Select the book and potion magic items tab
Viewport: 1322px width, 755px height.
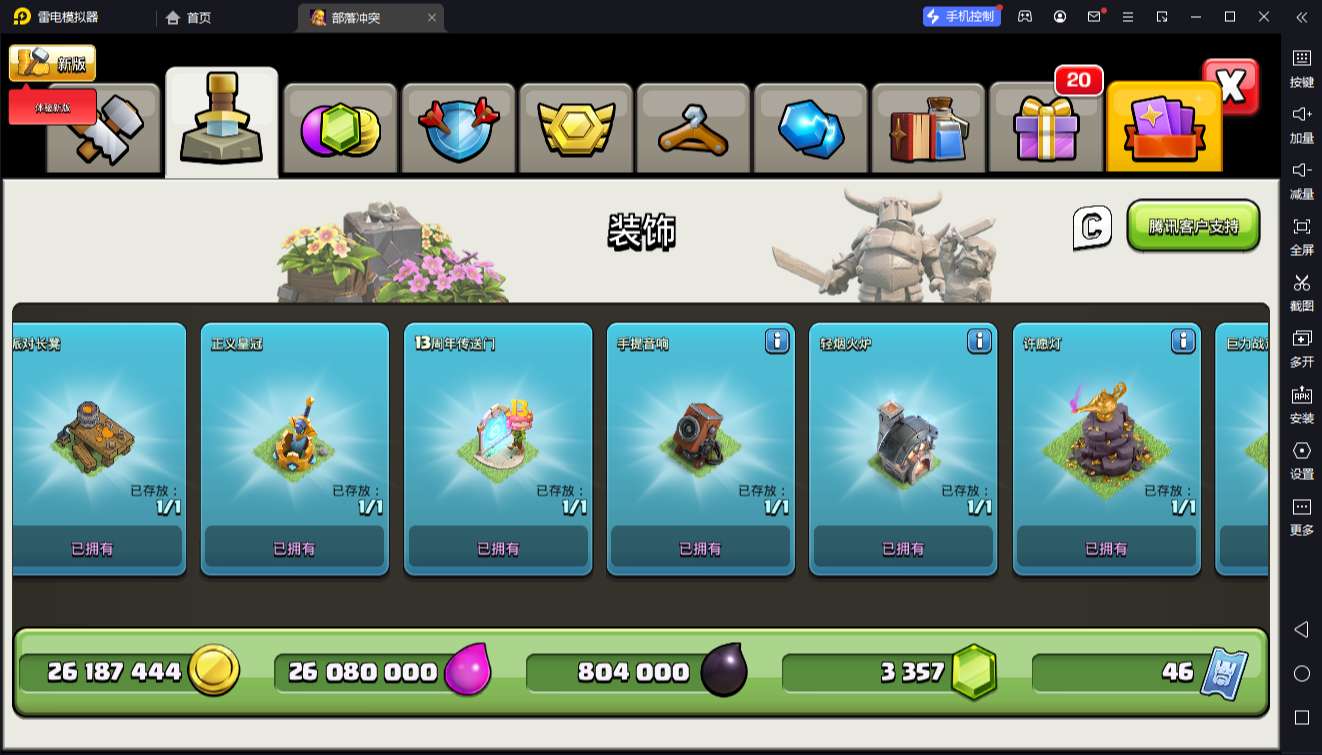click(929, 129)
